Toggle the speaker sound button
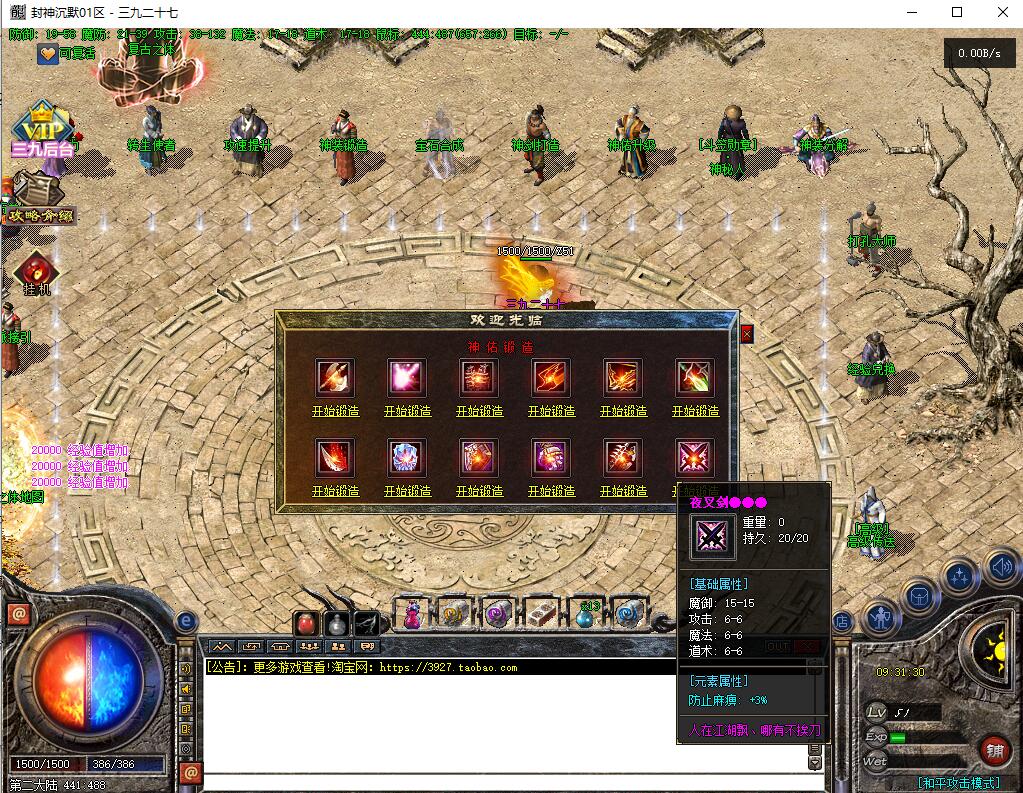 [1000, 569]
